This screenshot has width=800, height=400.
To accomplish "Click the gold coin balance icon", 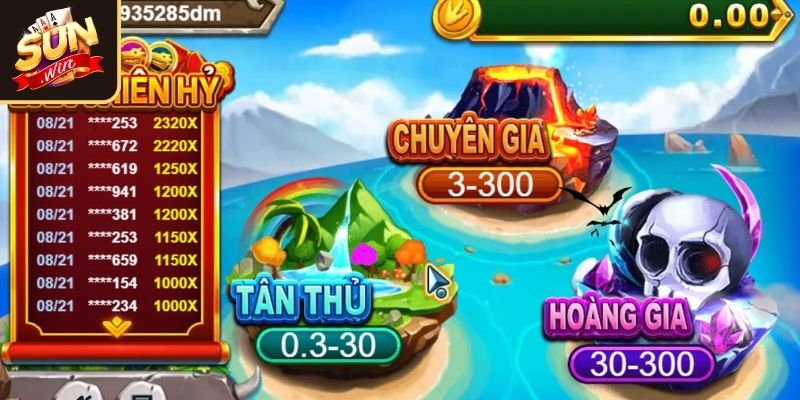I will pos(457,15).
